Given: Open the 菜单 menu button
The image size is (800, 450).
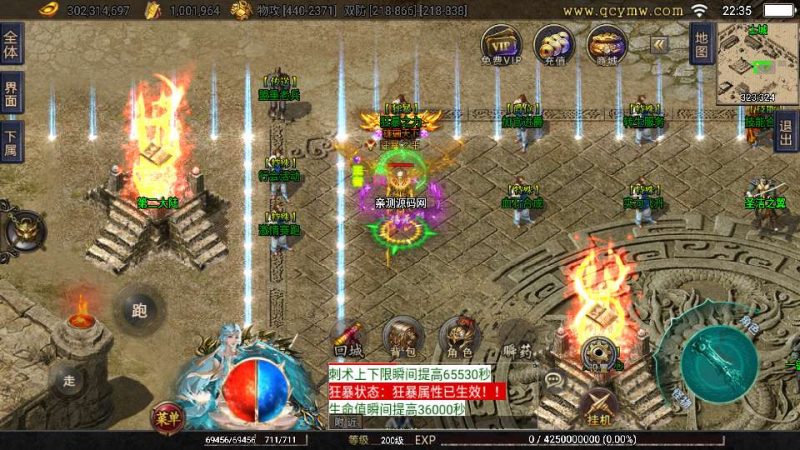Looking at the screenshot, I should tap(167, 416).
